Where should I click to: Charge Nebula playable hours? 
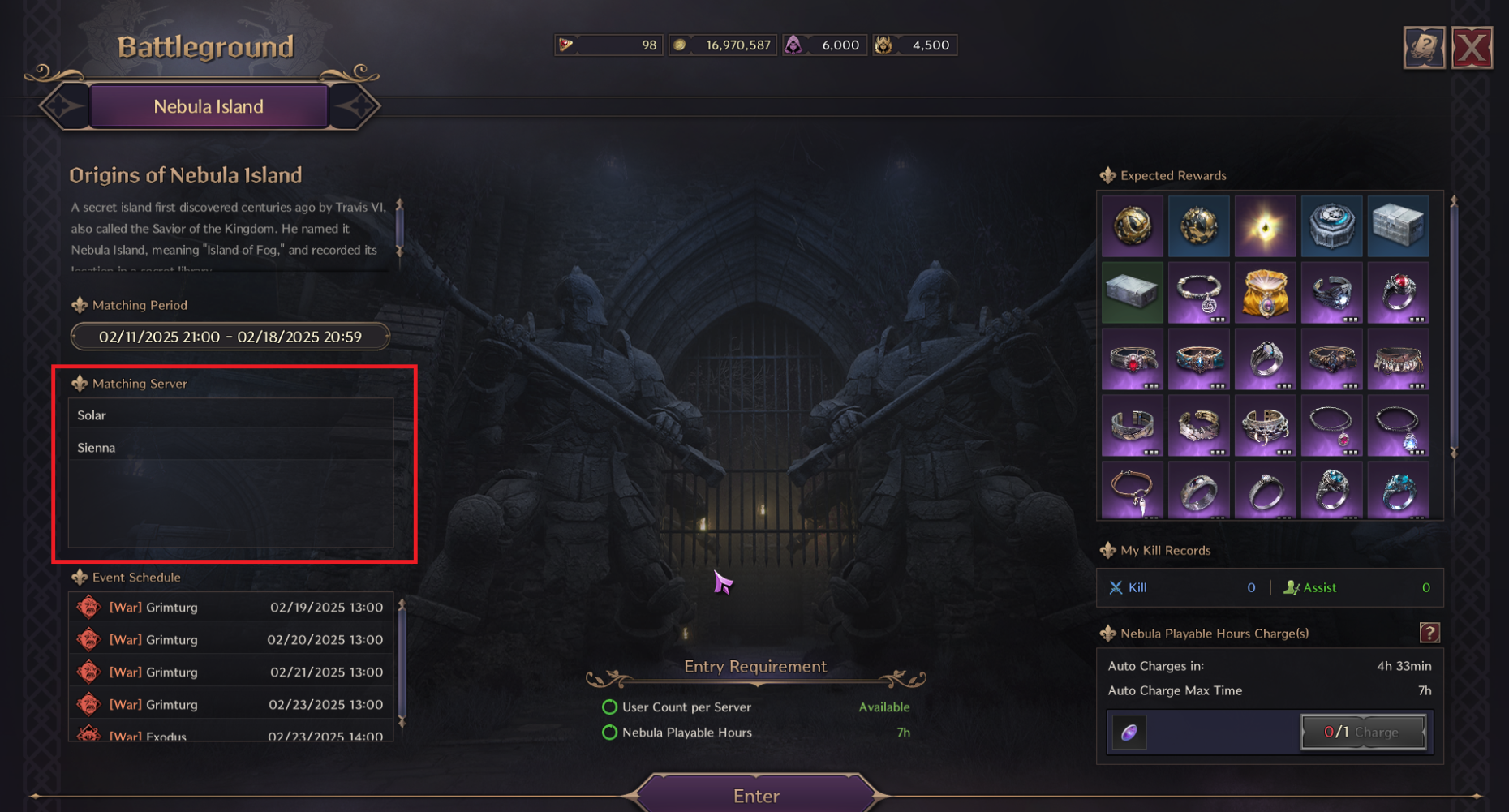coord(1363,732)
